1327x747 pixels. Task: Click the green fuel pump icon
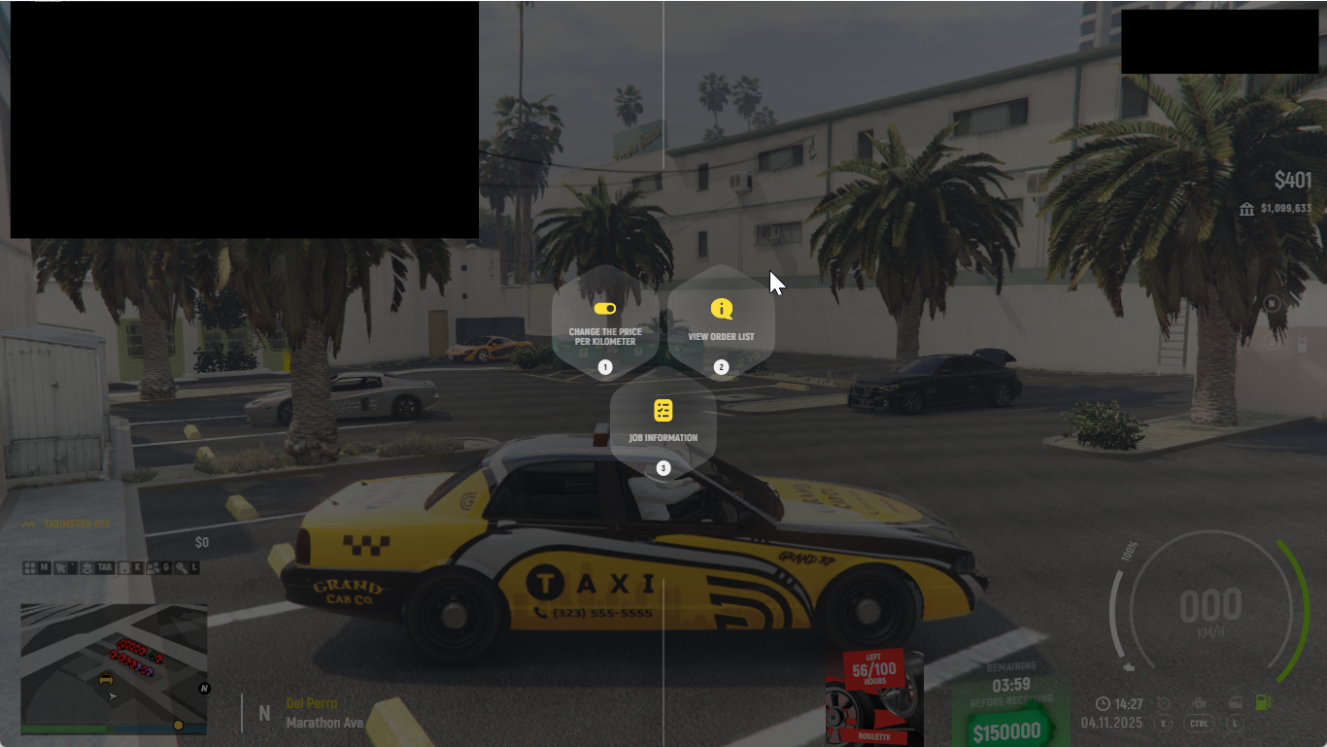coord(1263,703)
